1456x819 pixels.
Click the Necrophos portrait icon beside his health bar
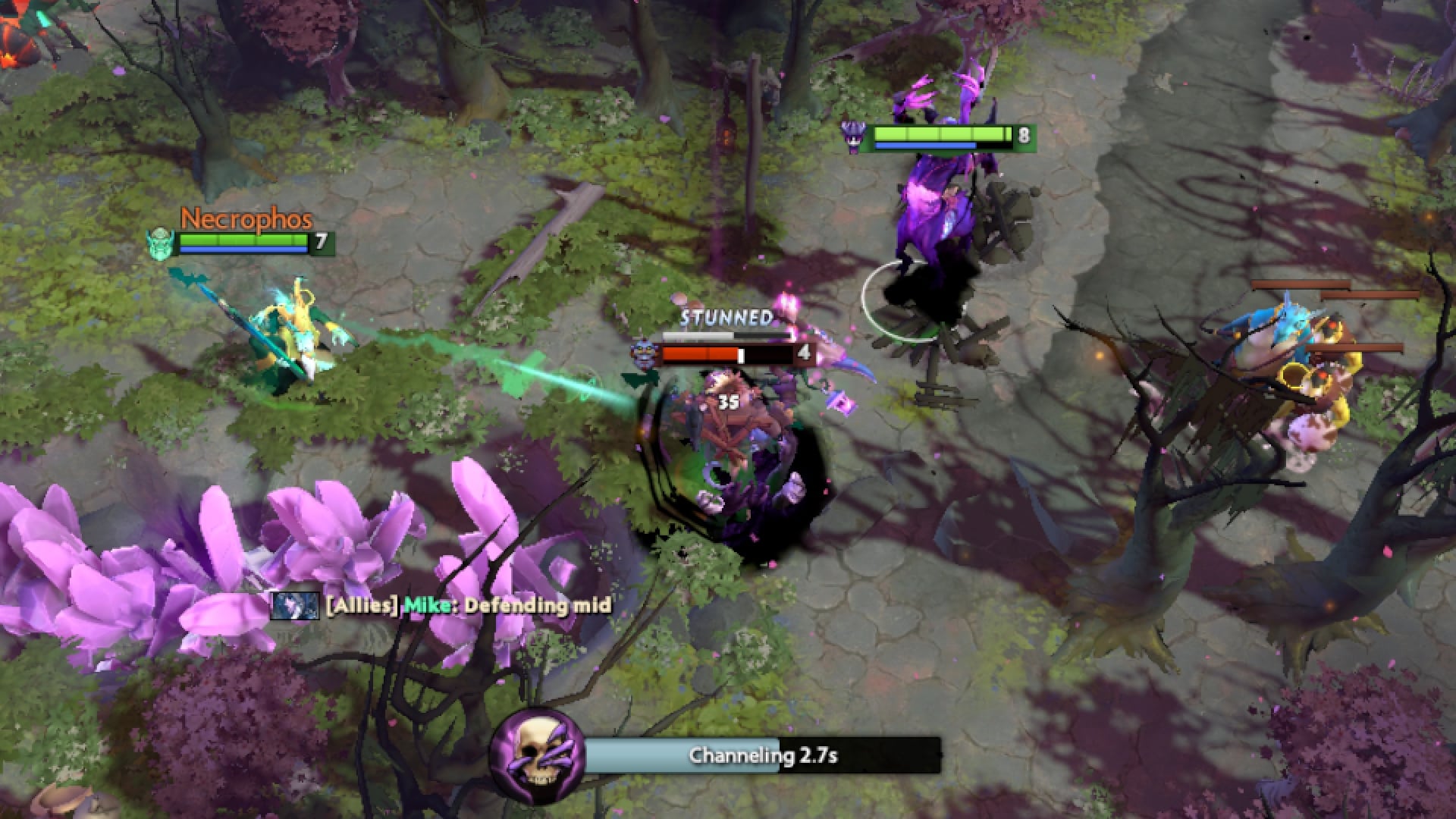162,244
